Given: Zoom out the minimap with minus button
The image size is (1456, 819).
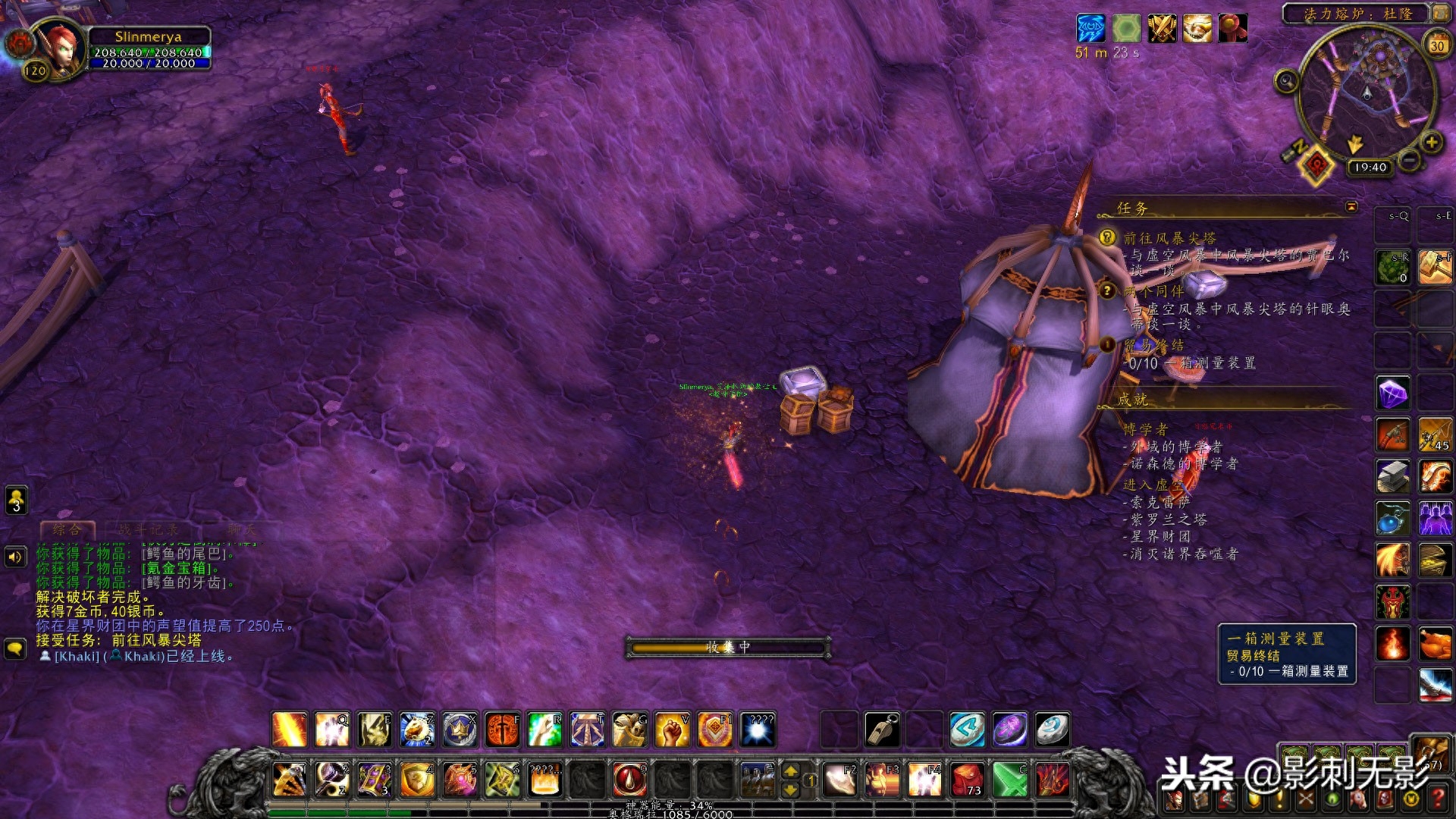Looking at the screenshot, I should [1410, 160].
